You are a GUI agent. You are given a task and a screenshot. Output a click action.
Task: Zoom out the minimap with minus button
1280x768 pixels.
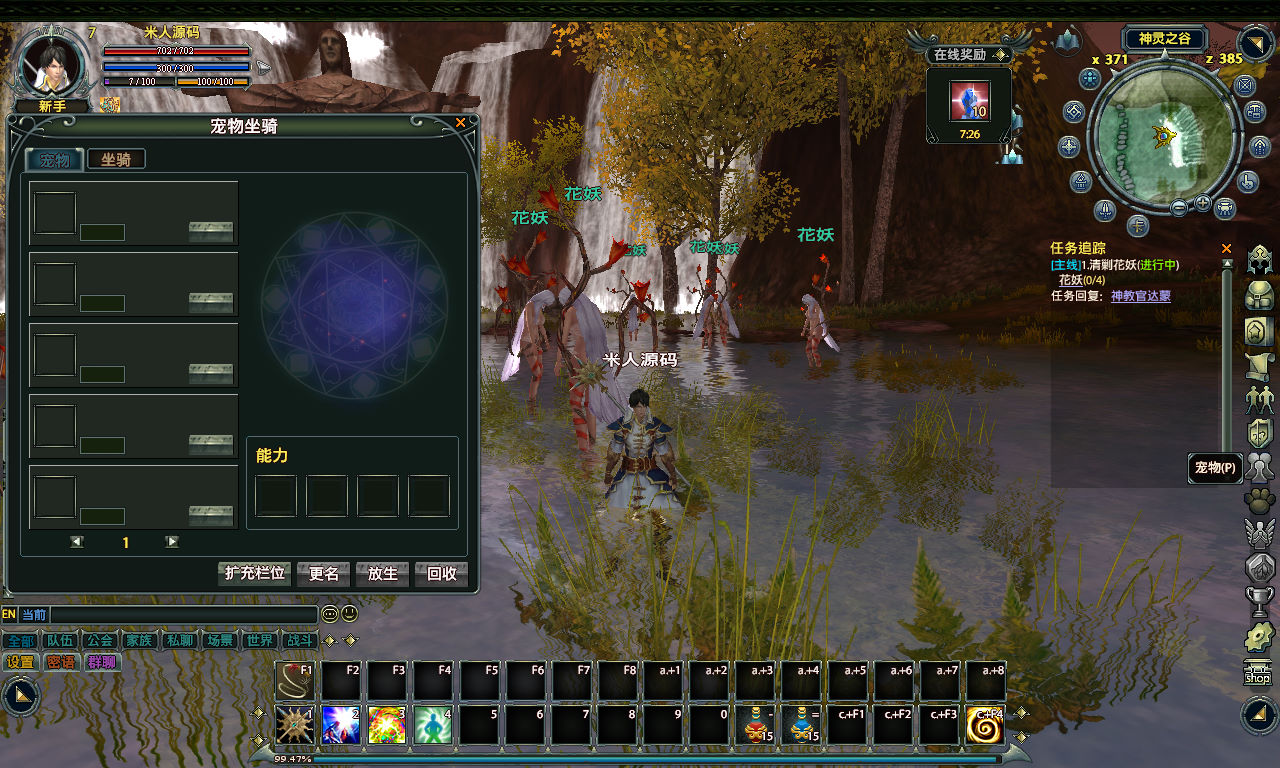click(x=1179, y=207)
